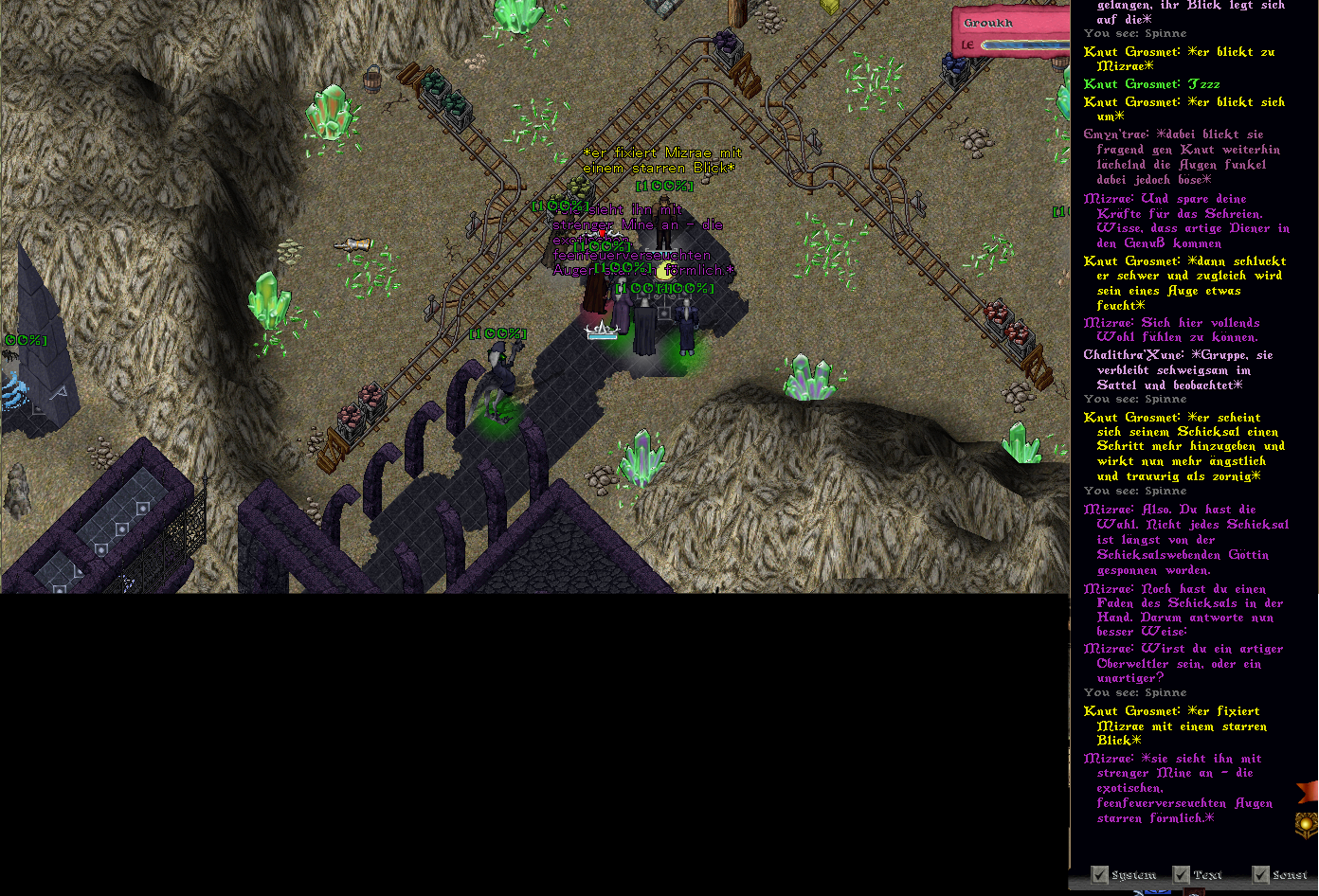Toggle the Text filter checkbox
This screenshot has height=896, width=1319.
click(1181, 874)
